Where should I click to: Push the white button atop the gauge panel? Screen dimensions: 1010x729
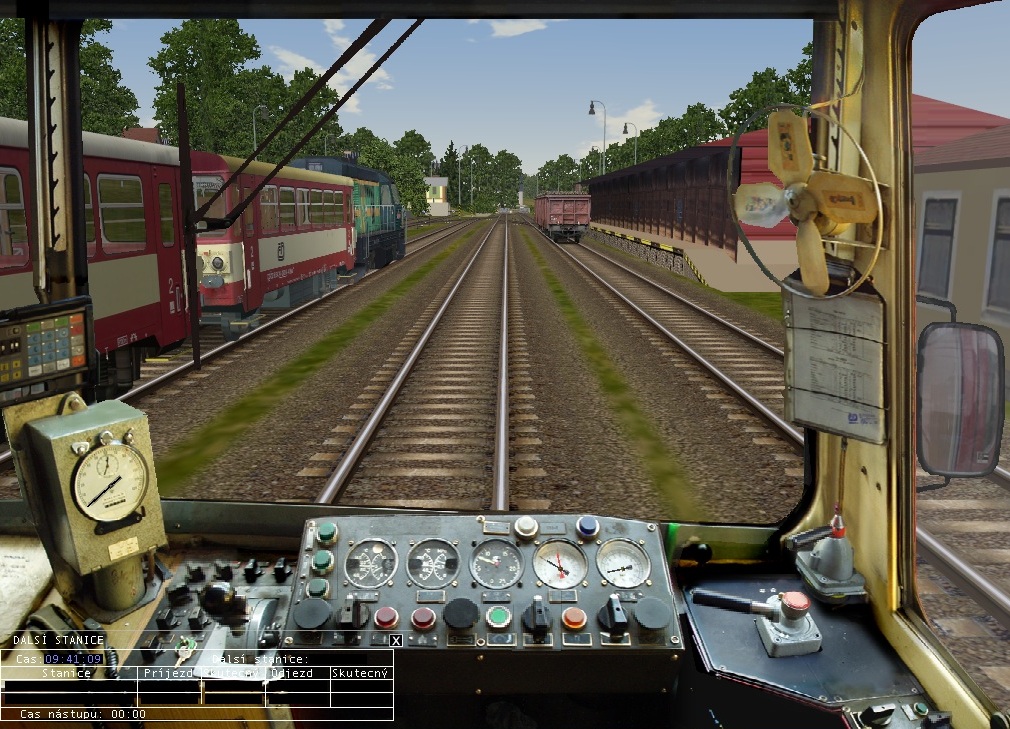(x=526, y=527)
